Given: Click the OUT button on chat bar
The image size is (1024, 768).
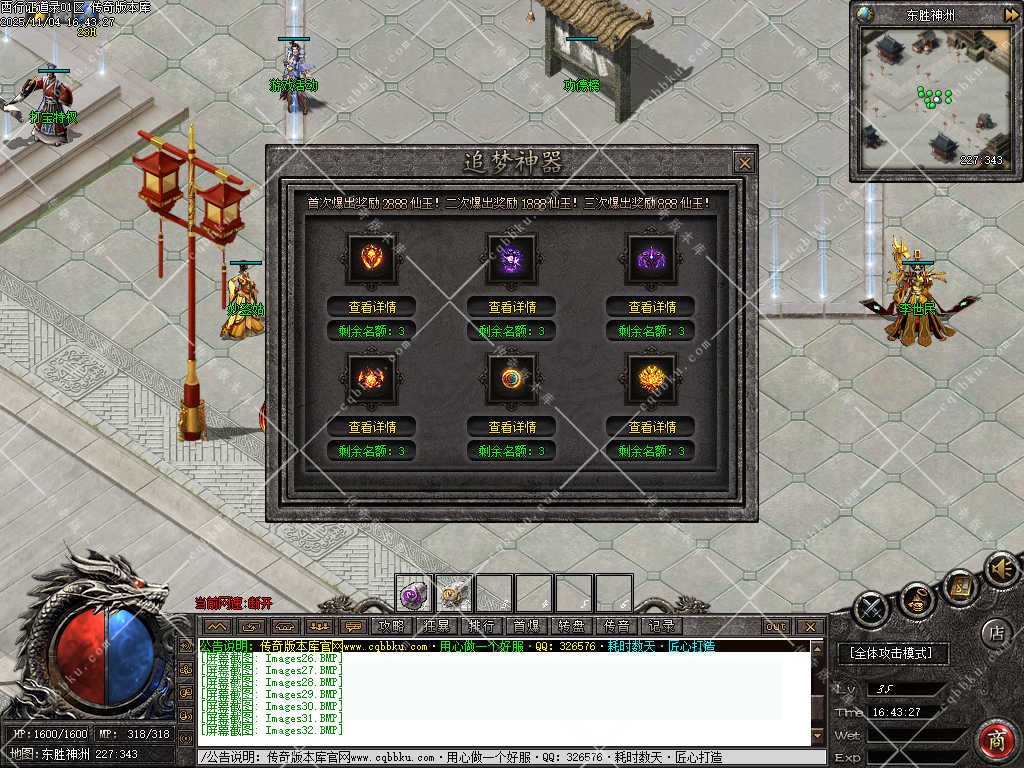Looking at the screenshot, I should [776, 627].
